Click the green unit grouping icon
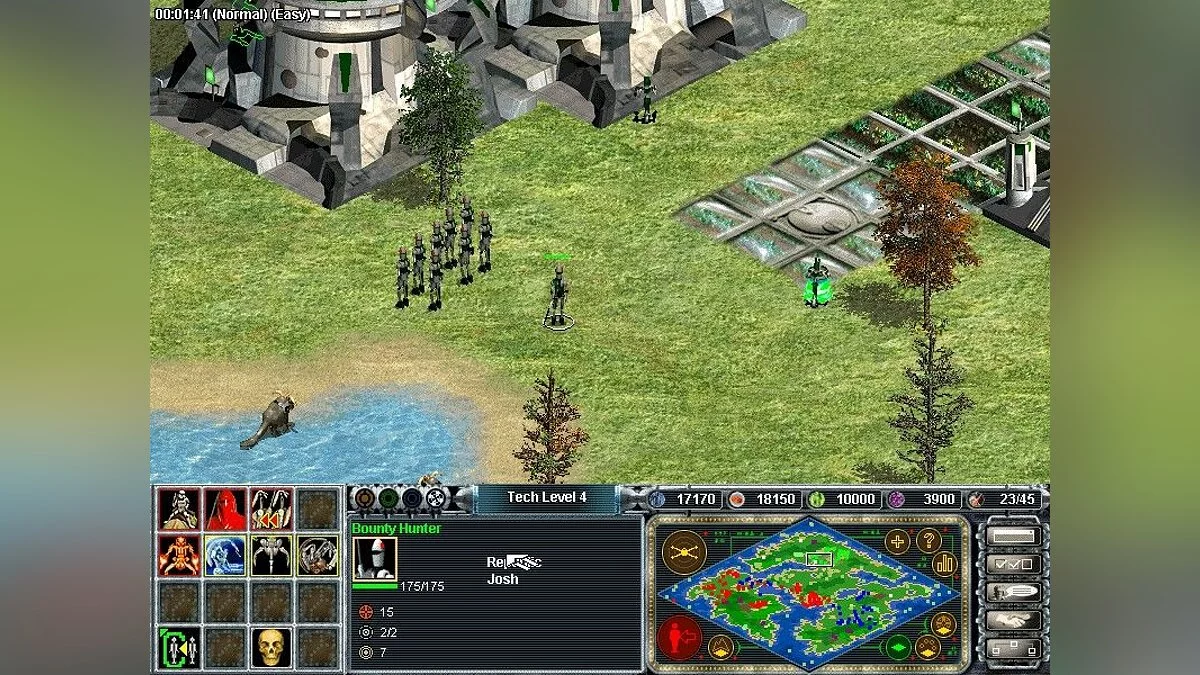This screenshot has width=1200, height=675. point(178,647)
